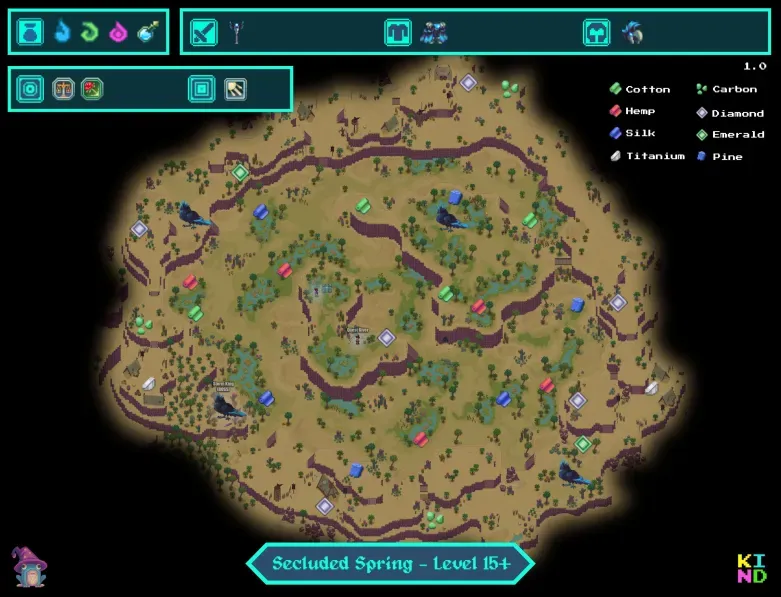
Task: Open the sword weapon category icon
Action: click(204, 33)
